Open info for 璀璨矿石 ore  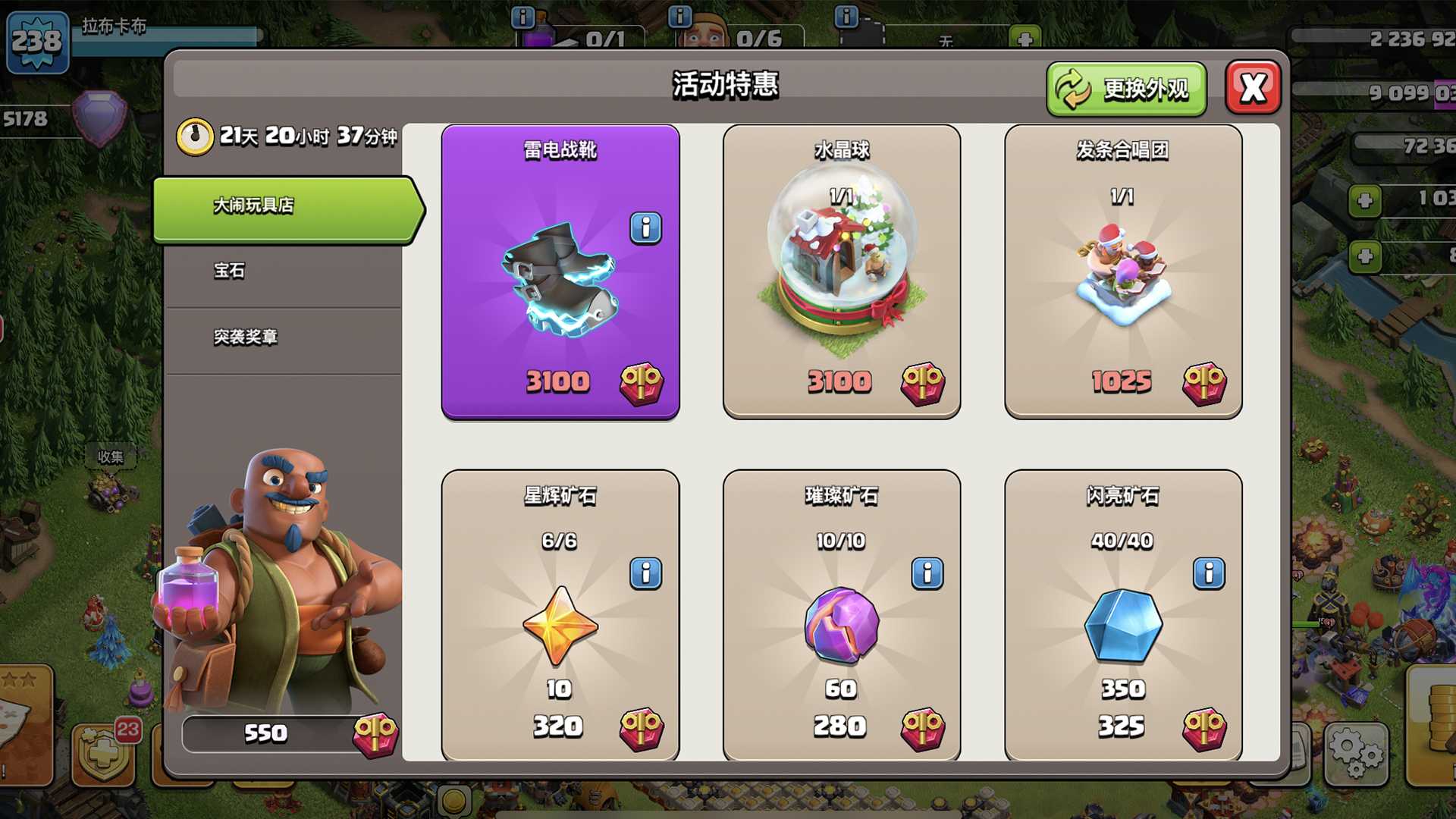[x=927, y=573]
